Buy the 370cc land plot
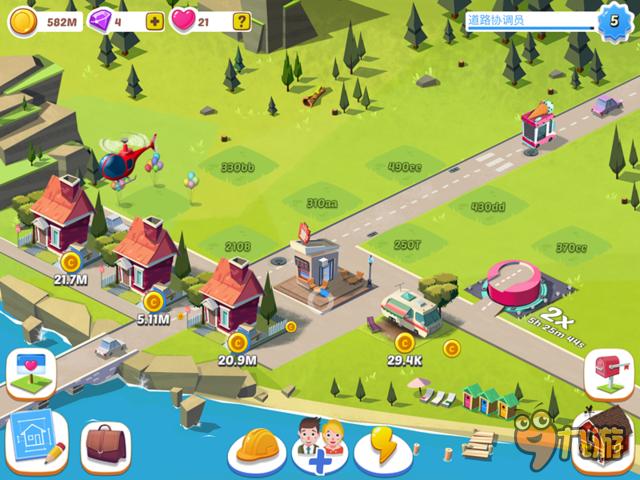 571,247
